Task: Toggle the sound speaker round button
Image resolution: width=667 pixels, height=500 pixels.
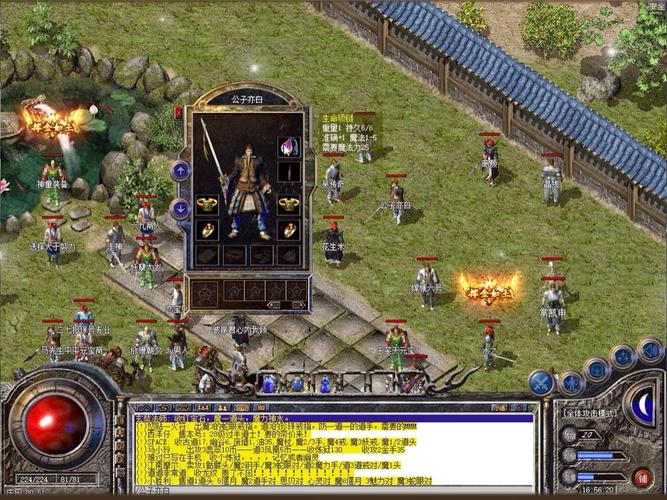Action: coord(650,350)
